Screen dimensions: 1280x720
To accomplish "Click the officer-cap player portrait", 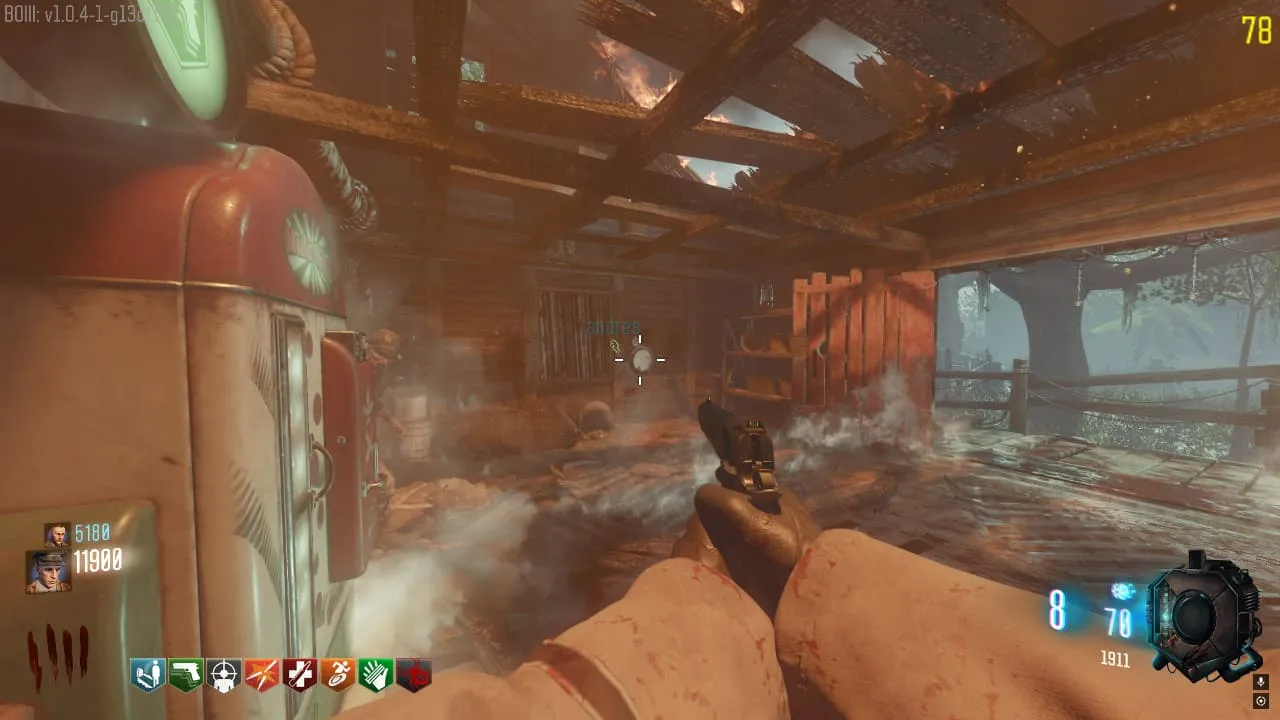I will pyautogui.click(x=48, y=570).
